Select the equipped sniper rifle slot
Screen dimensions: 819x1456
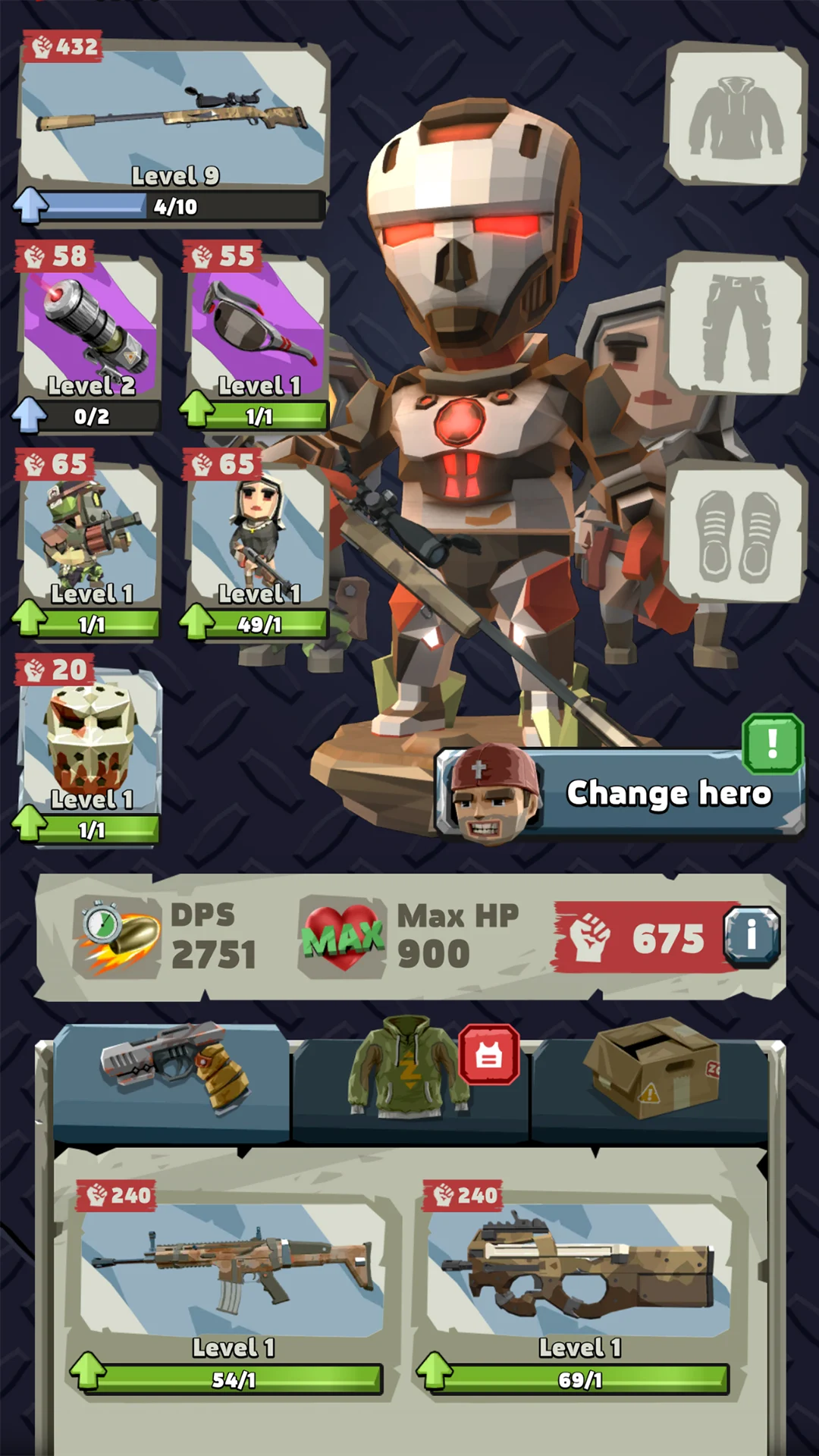point(174,118)
